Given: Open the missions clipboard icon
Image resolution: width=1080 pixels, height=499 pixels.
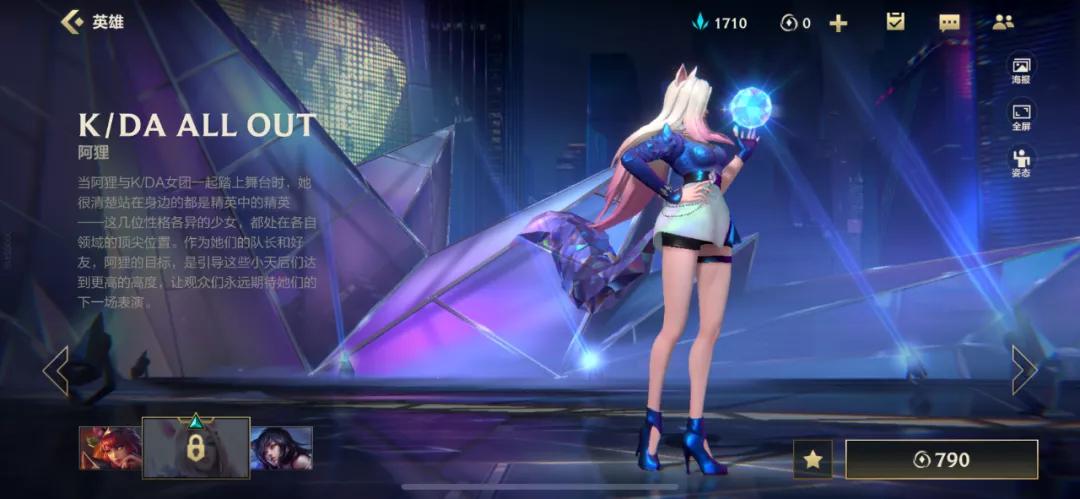Looking at the screenshot, I should click(x=895, y=22).
